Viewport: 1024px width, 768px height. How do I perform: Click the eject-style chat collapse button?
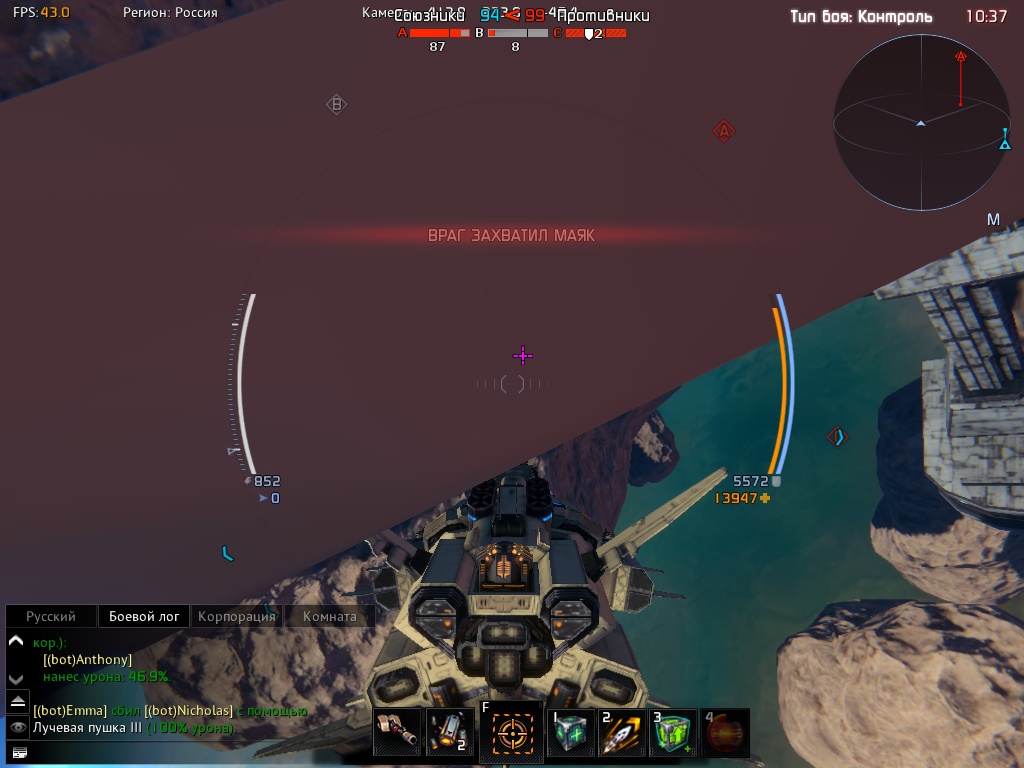[x=18, y=703]
